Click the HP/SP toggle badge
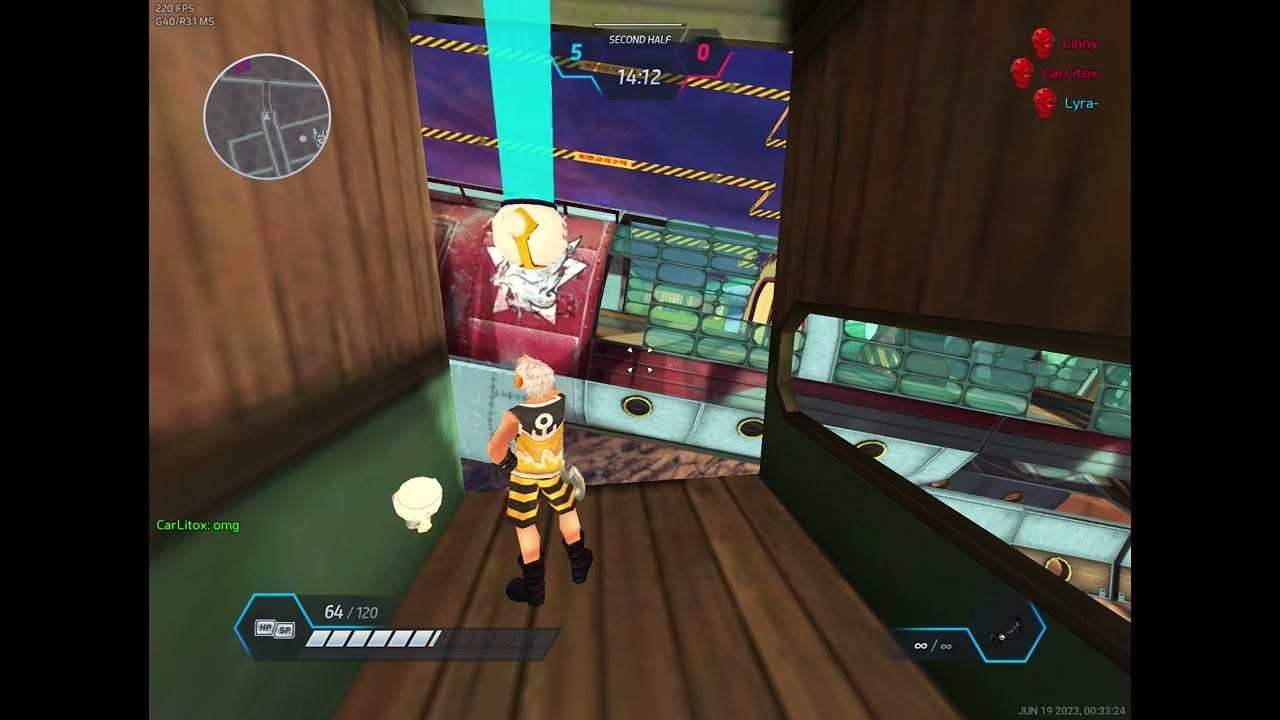The height and width of the screenshot is (720, 1280). click(275, 628)
